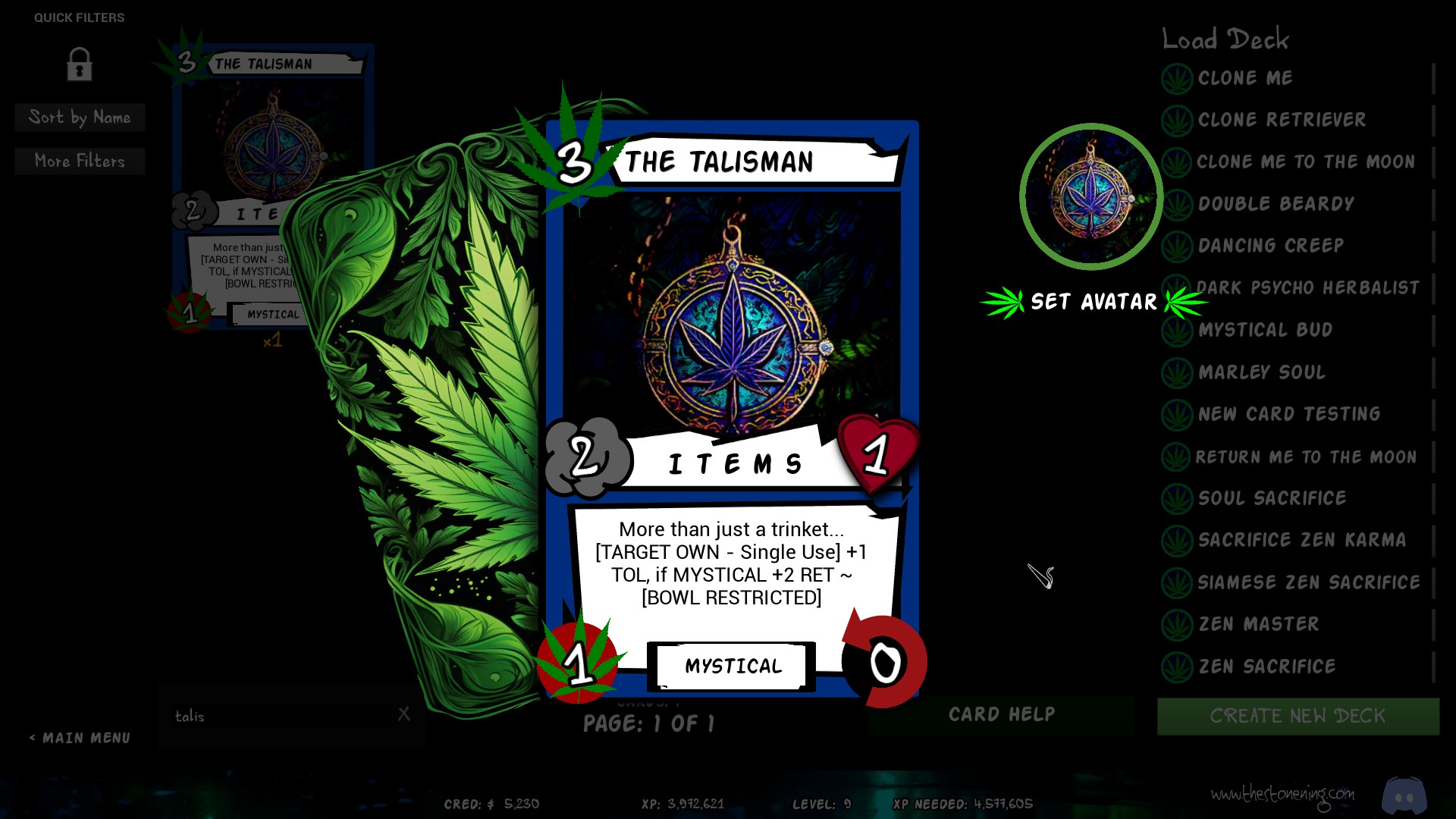Focus the card search field
The image size is (1456, 819).
[281, 716]
